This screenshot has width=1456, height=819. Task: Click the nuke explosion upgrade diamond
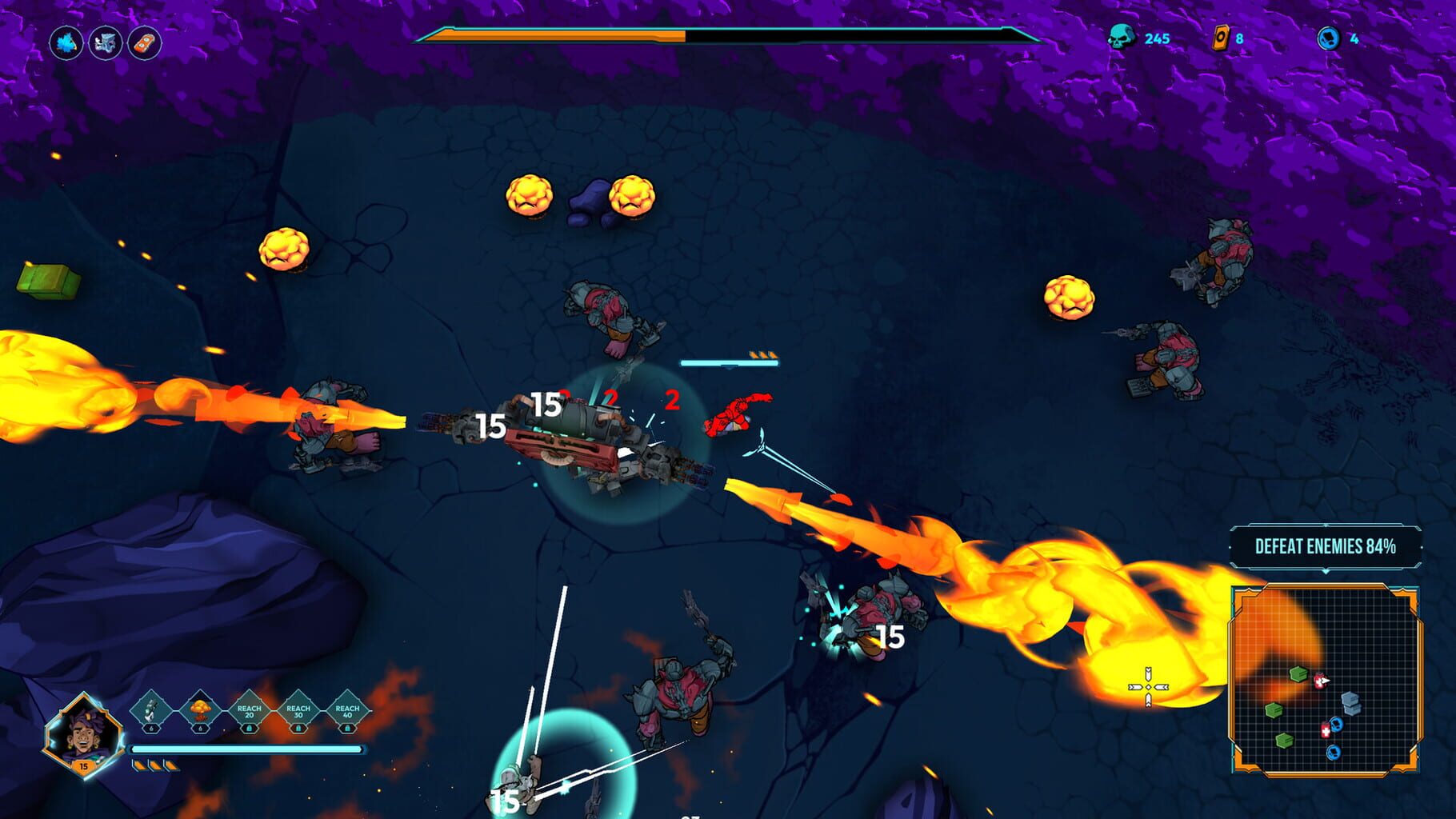coord(200,710)
